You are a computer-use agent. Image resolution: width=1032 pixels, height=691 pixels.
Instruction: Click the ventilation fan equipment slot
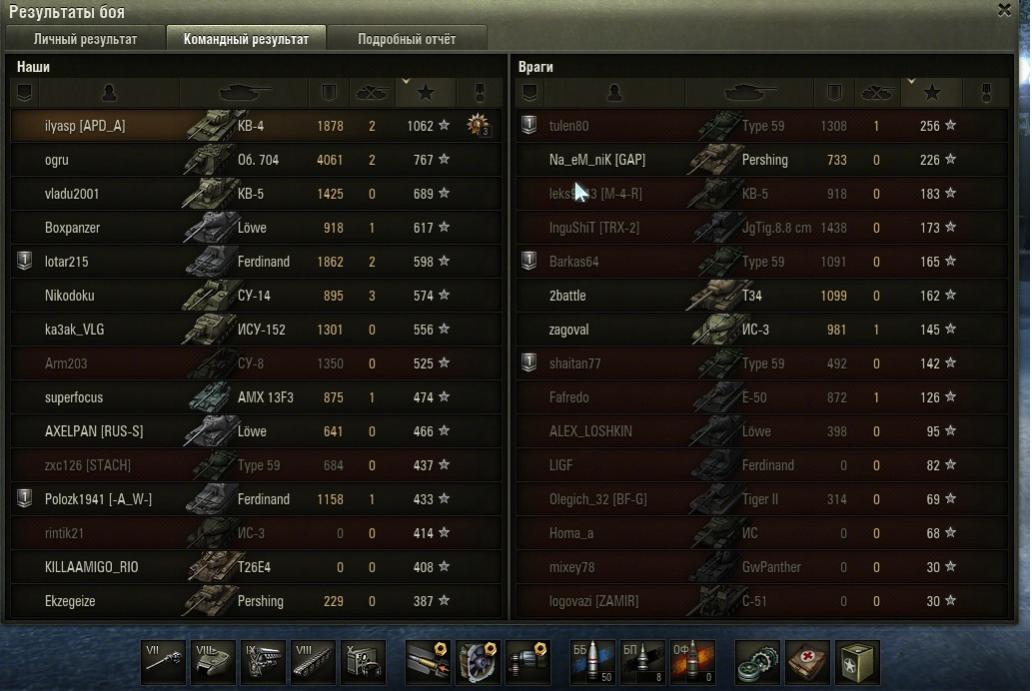pyautogui.click(x=478, y=662)
